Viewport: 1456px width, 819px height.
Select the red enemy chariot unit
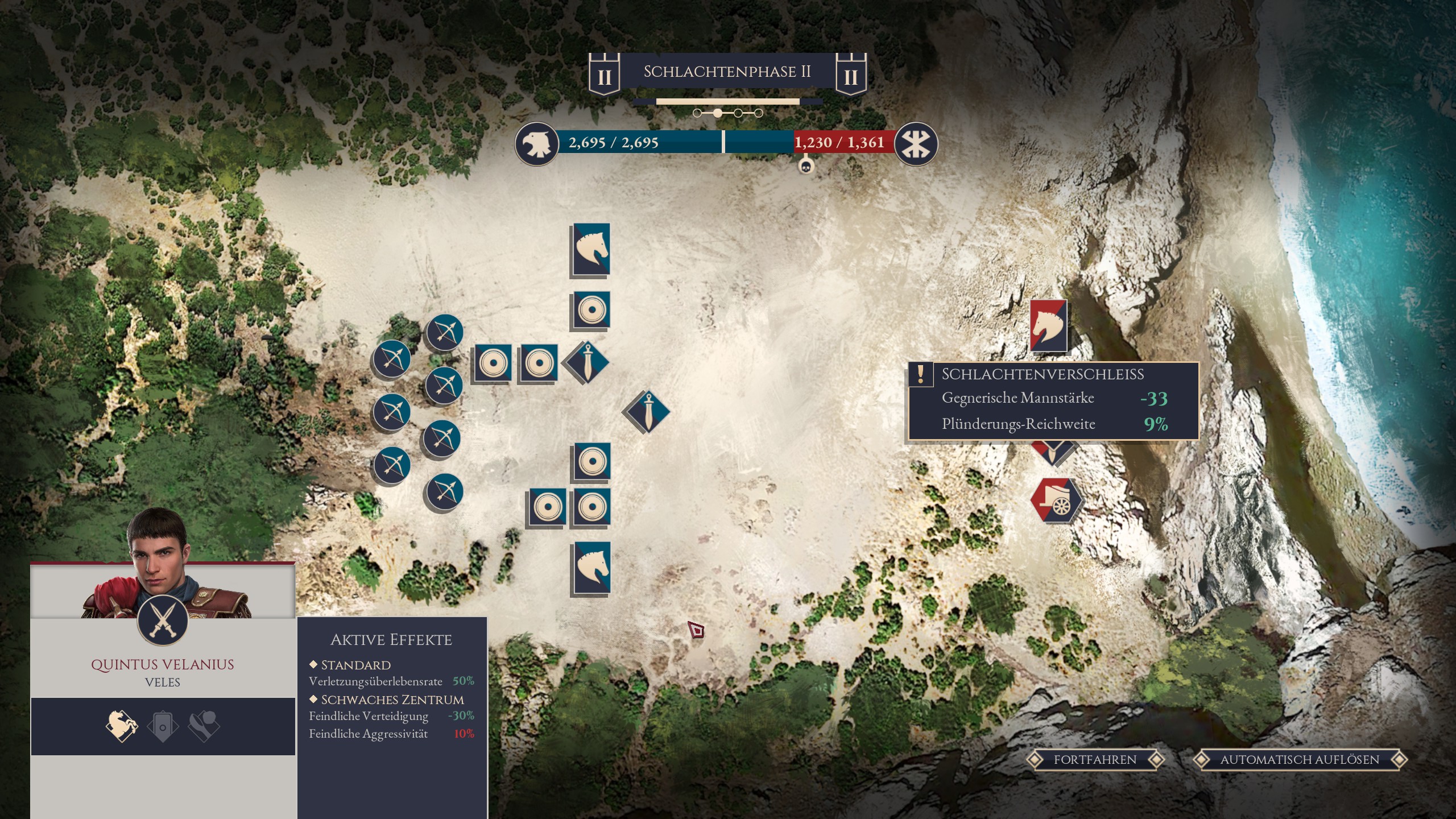click(x=1056, y=500)
